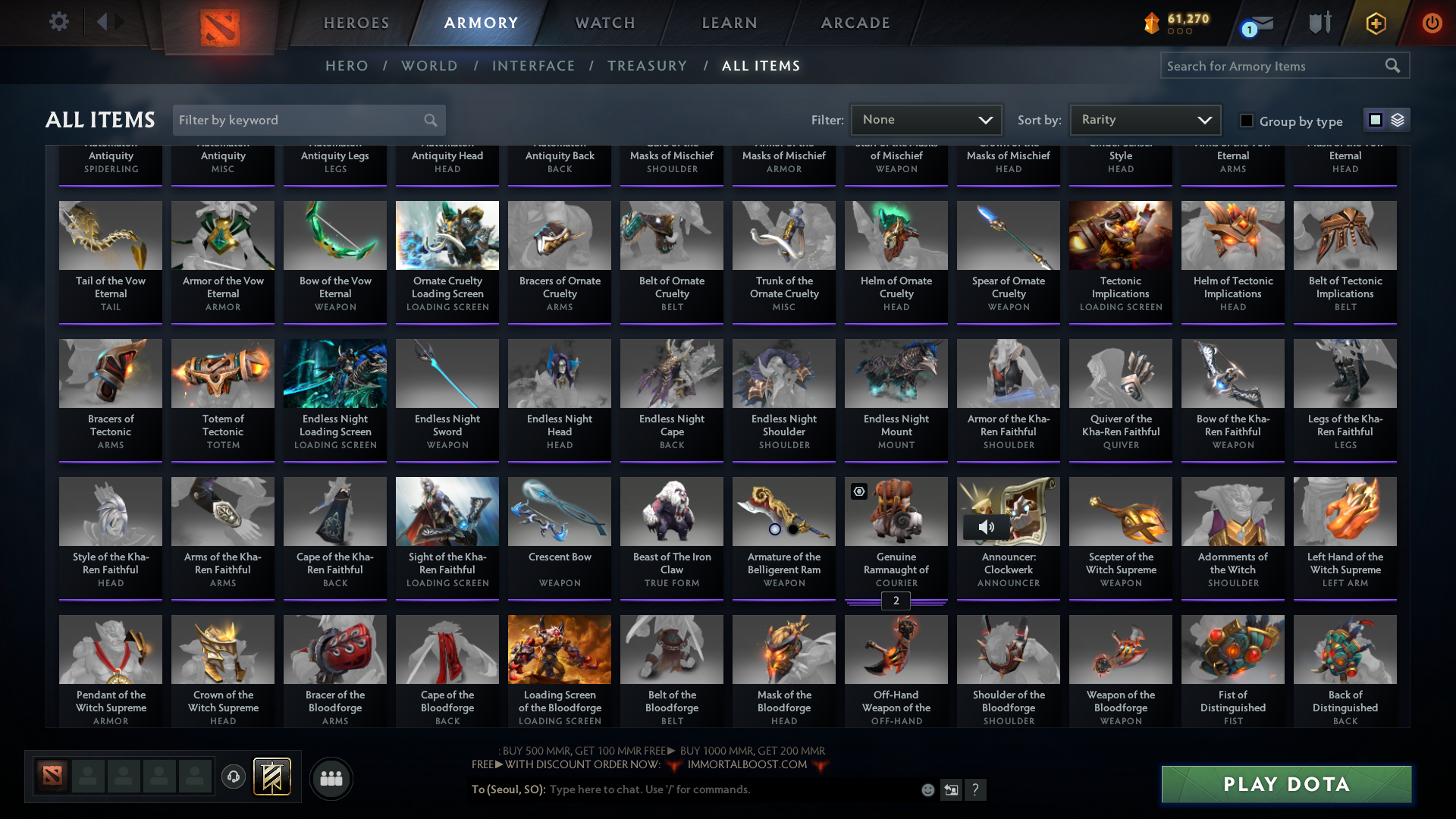Open the settings gear menu

(x=59, y=21)
